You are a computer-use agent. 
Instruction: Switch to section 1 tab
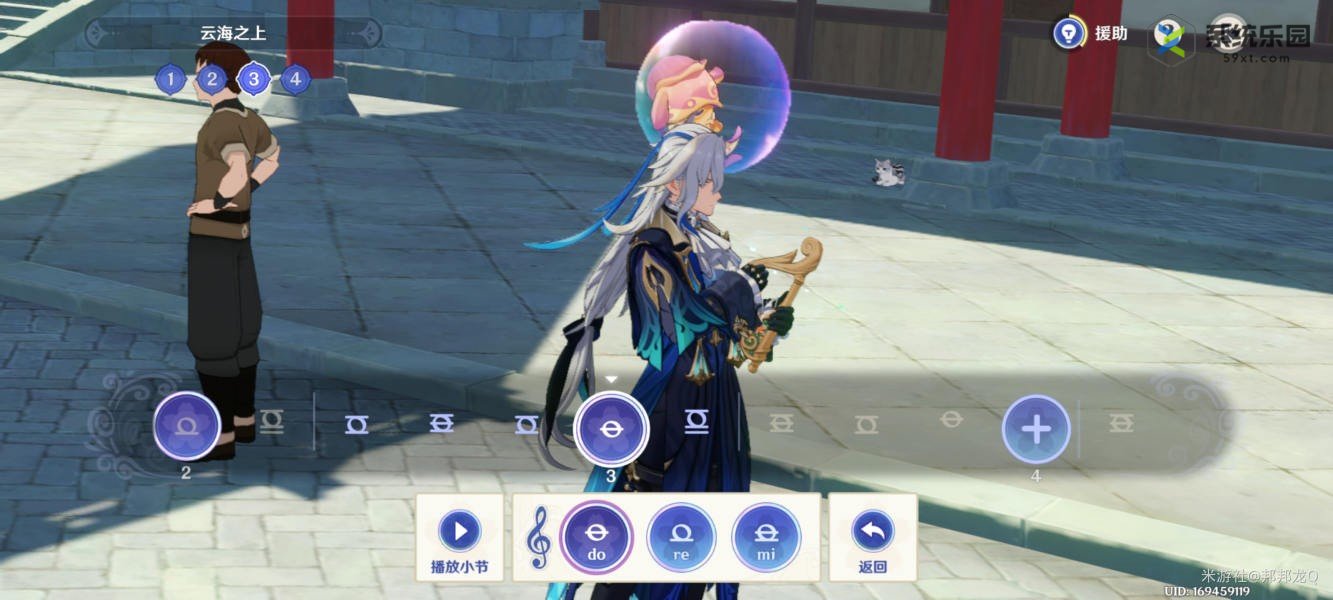171,79
